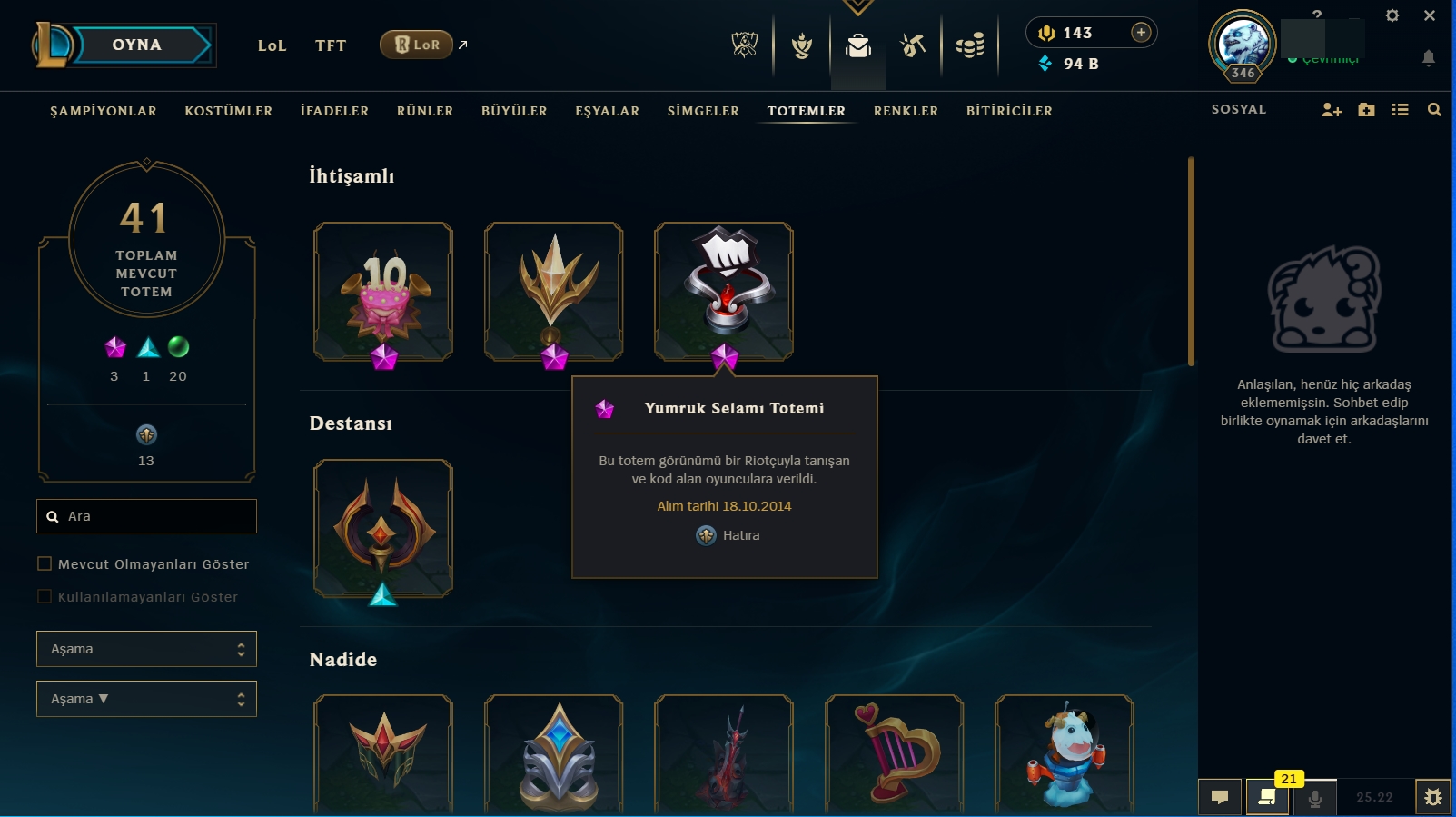This screenshot has width=1456, height=817.
Task: Open the ŞAMPİYONLAR collection tab
Action: coord(104,111)
